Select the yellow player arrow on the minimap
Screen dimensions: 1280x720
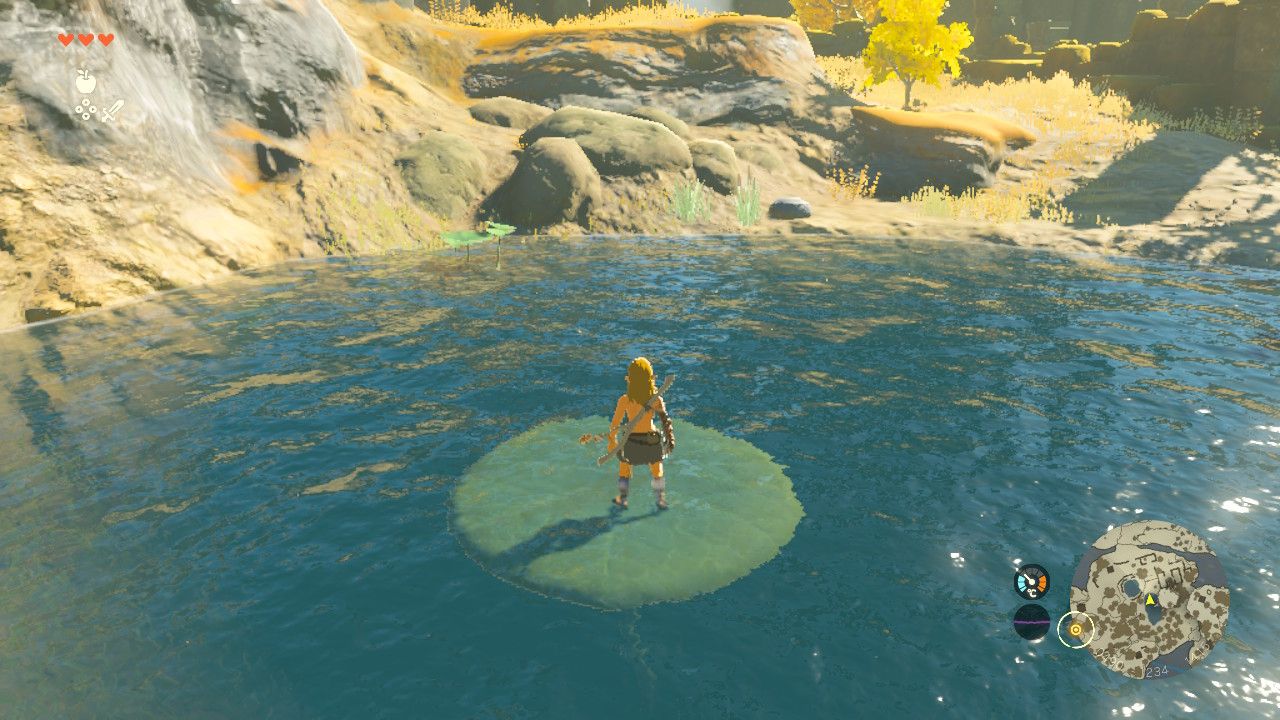[1150, 600]
